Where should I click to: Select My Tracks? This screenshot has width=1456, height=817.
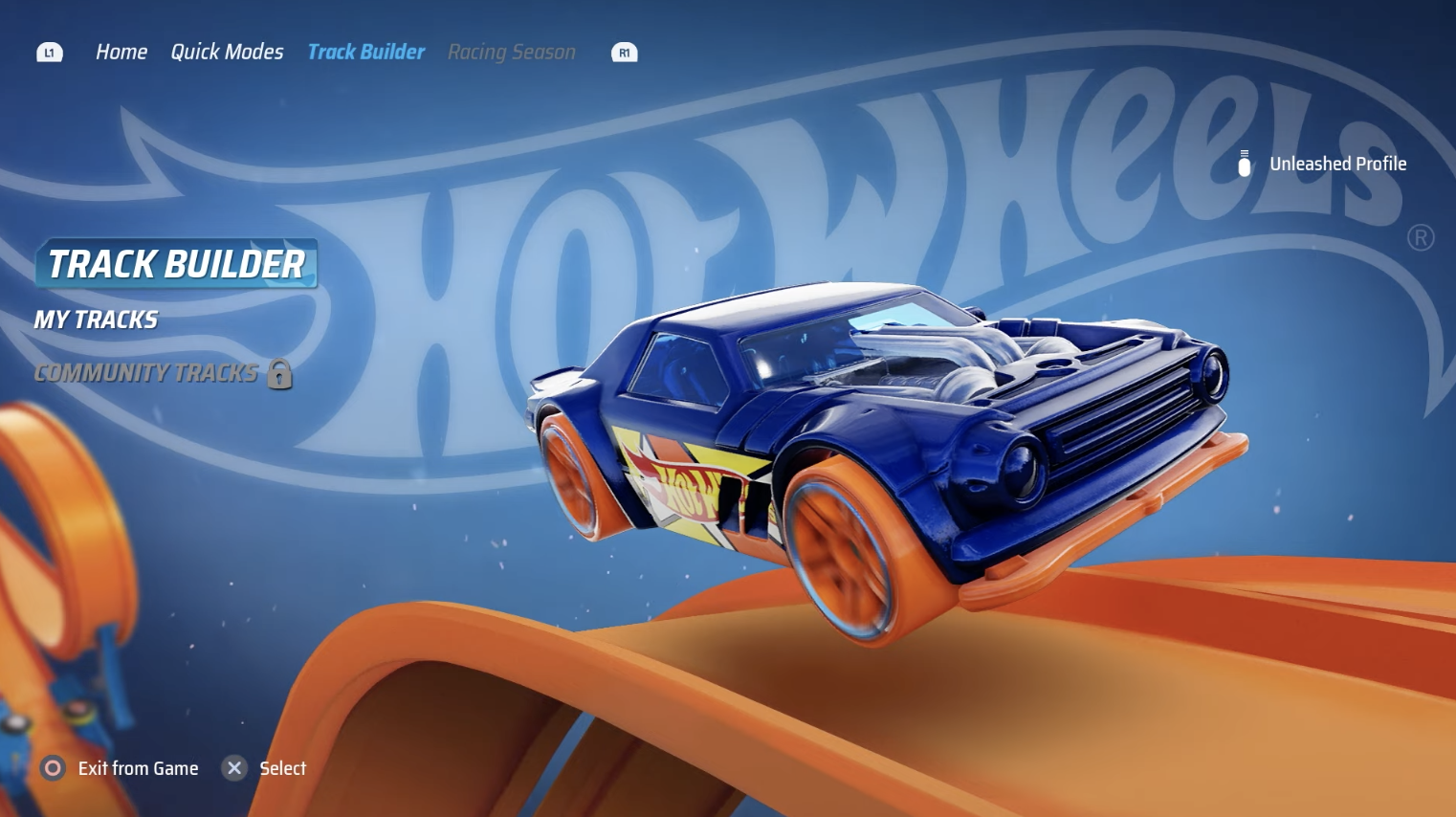[x=96, y=319]
